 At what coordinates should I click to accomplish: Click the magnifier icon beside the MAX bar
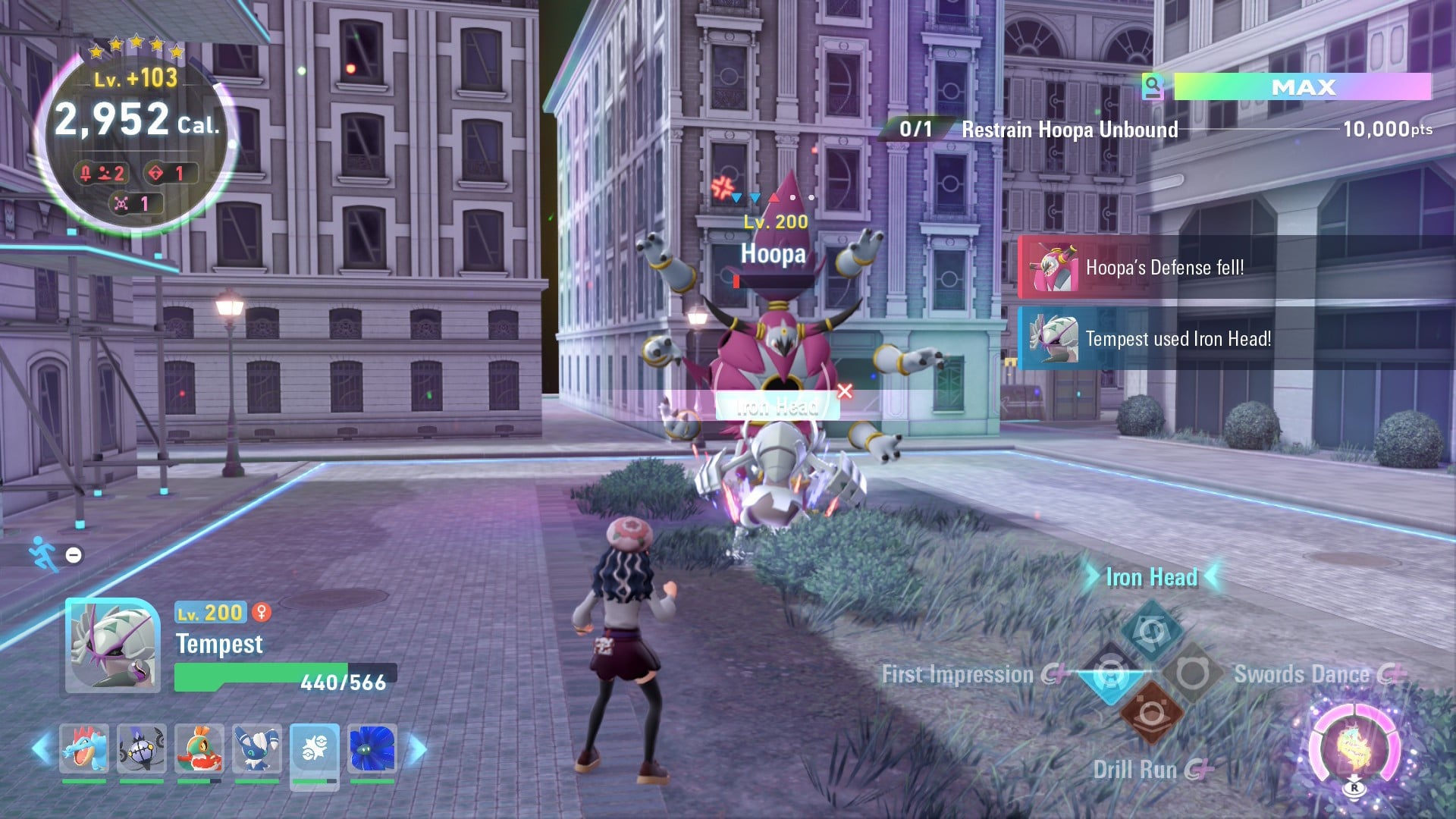1153,86
